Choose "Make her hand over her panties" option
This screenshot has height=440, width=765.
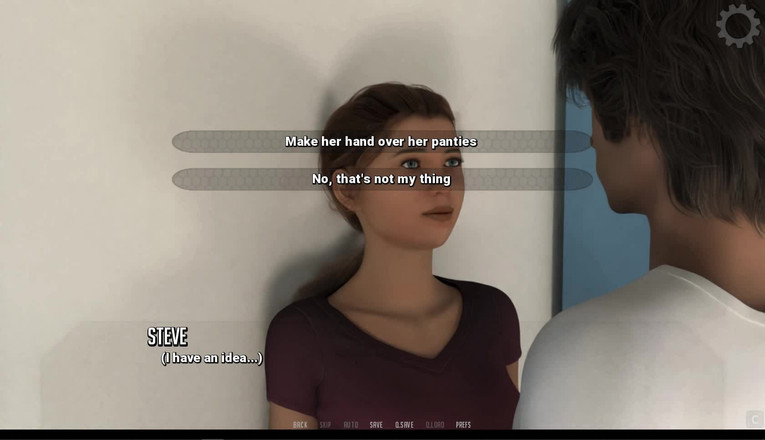pos(381,142)
